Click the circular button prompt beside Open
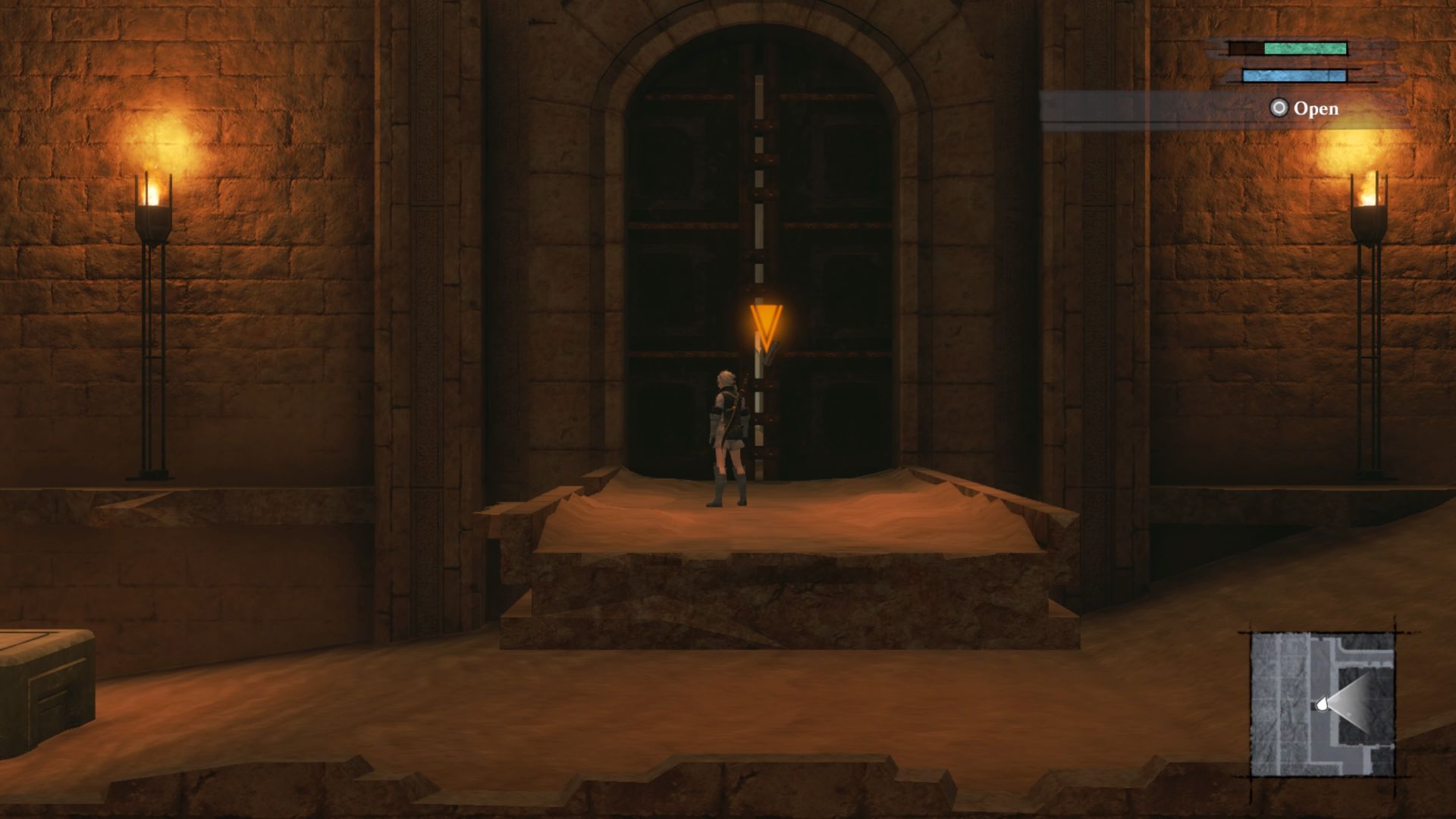 pos(1279,108)
